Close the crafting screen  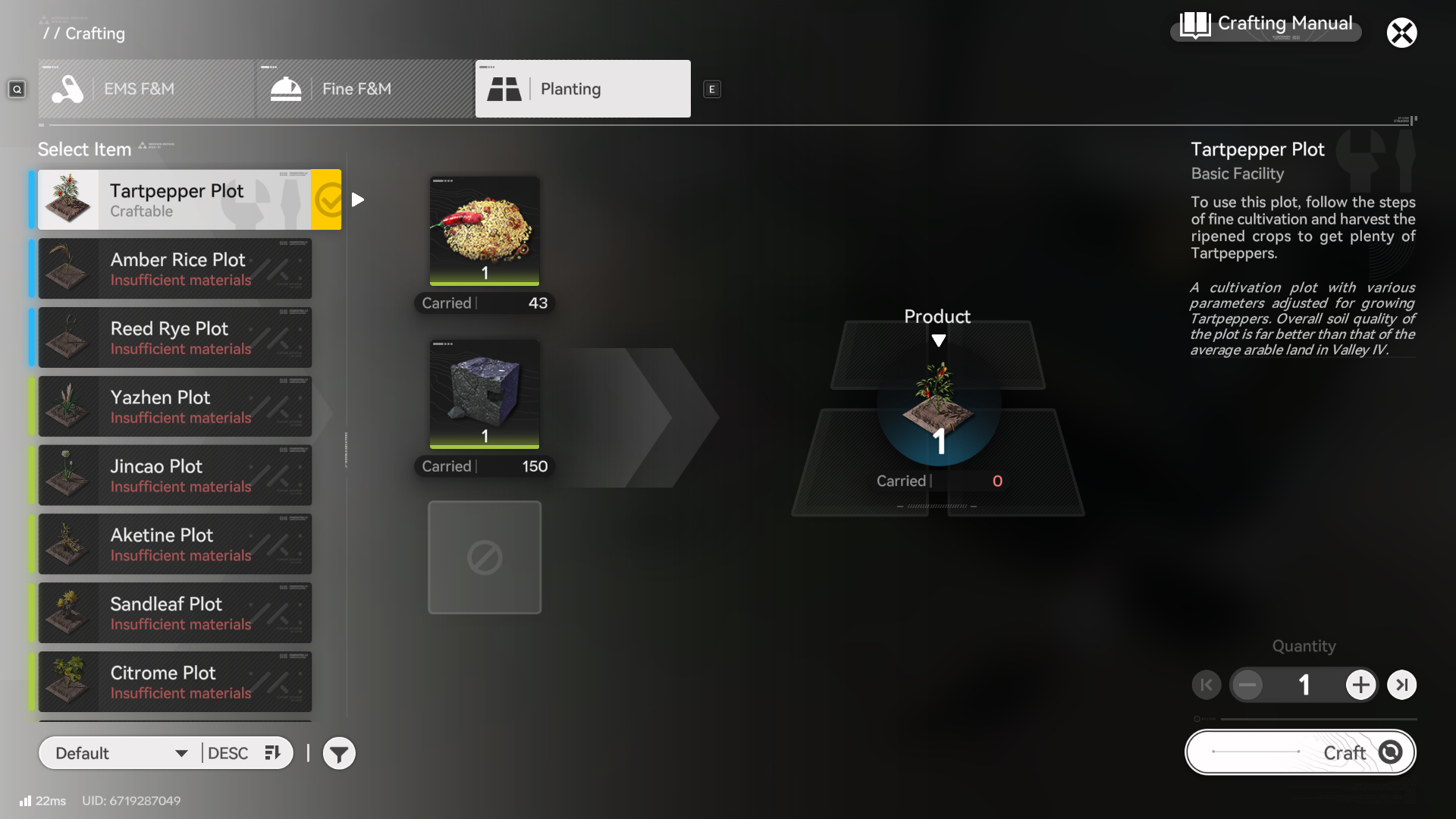[1401, 33]
